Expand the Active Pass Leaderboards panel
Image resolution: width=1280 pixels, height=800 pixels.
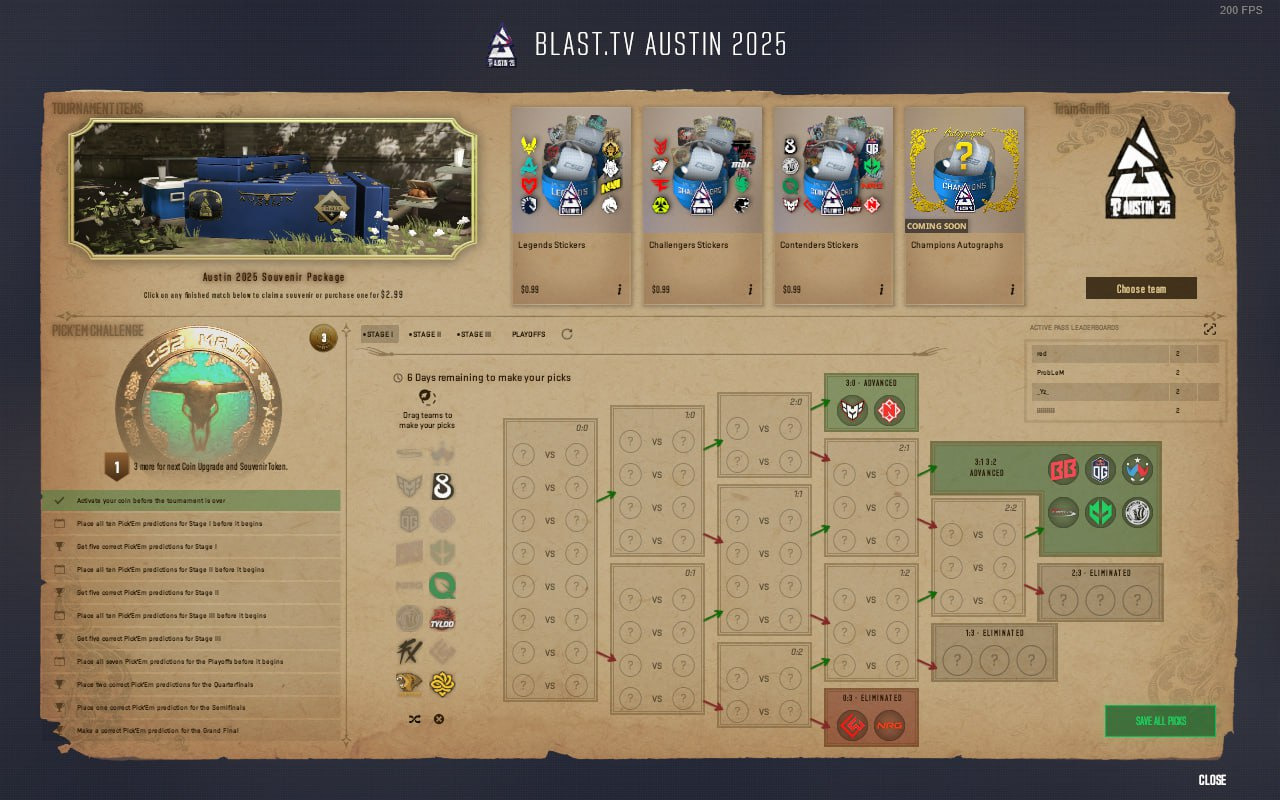point(1210,328)
